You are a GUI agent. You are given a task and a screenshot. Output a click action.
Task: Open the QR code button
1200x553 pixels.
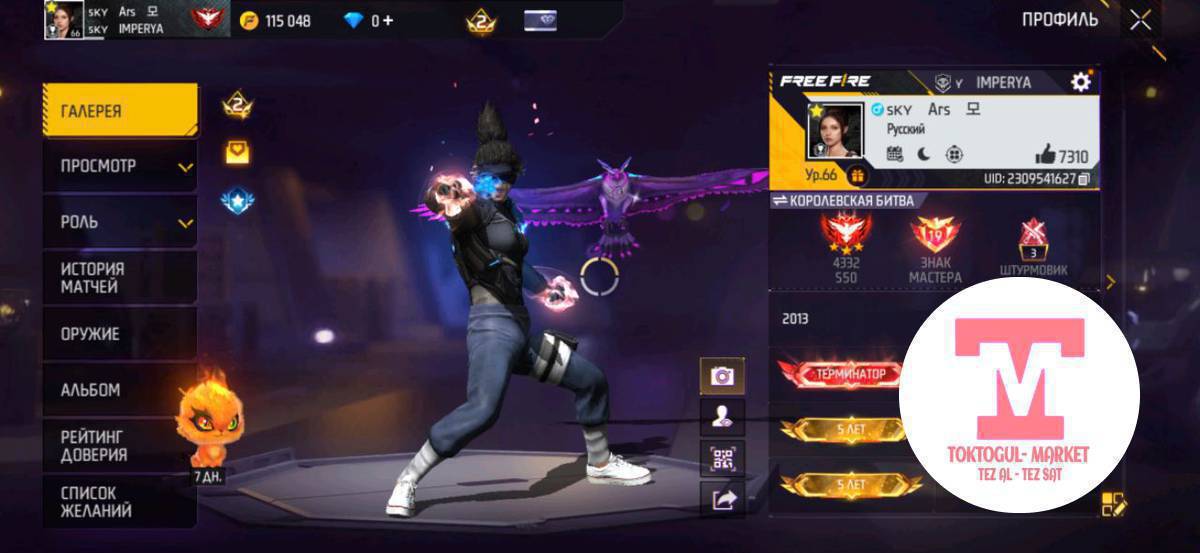coord(721,459)
